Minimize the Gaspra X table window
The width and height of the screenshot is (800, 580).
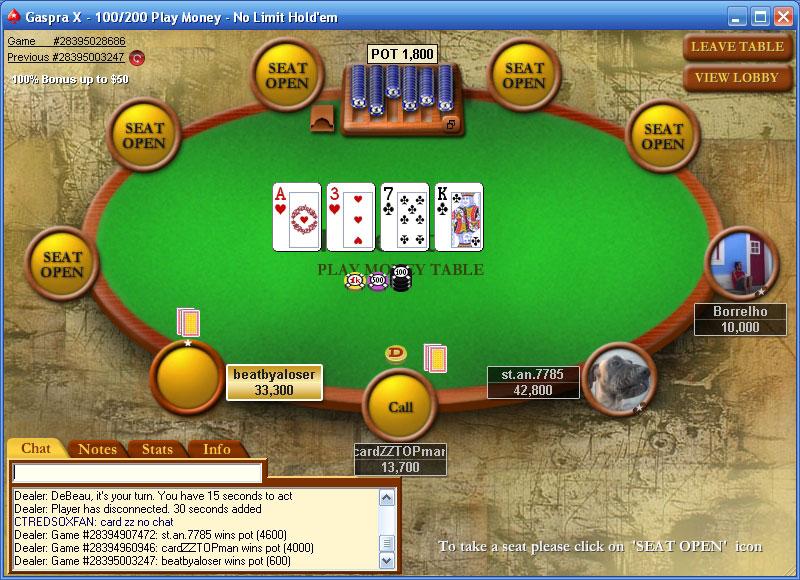coord(737,16)
